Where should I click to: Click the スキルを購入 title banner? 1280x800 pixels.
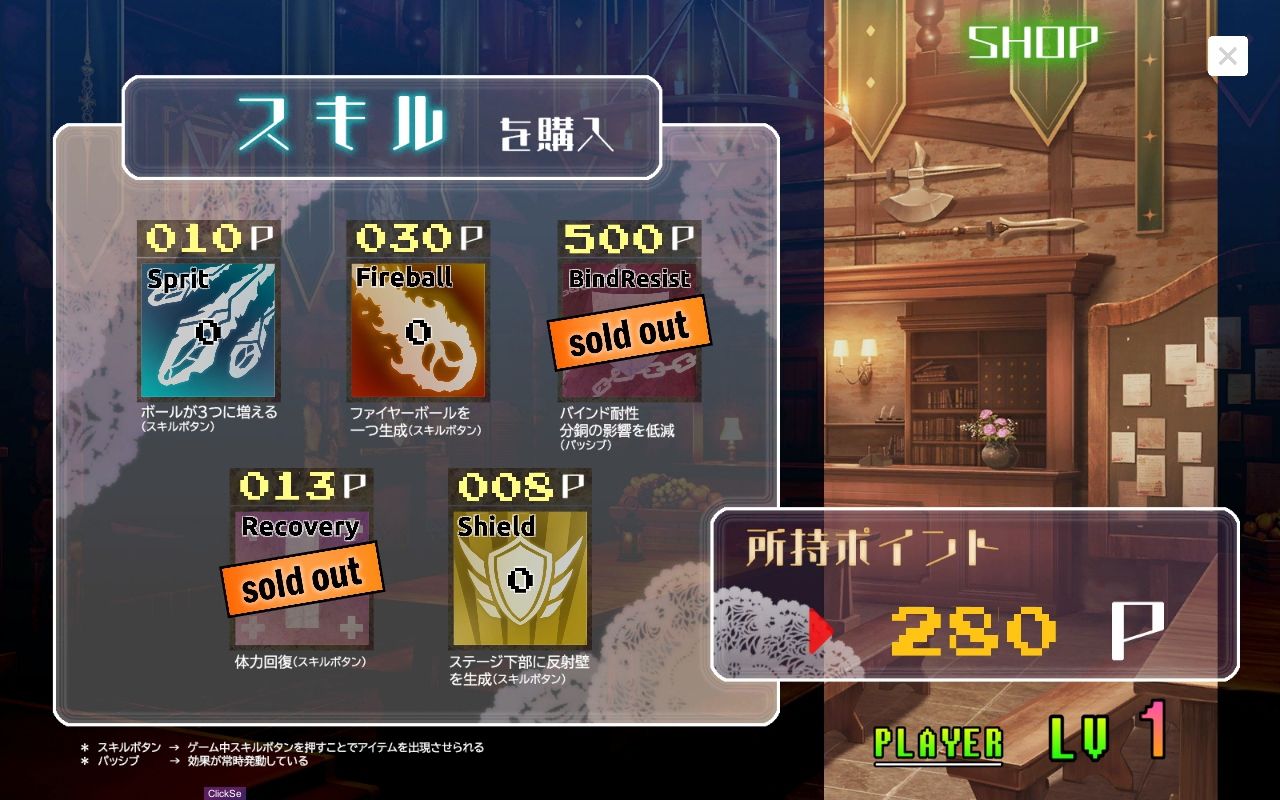[390, 125]
